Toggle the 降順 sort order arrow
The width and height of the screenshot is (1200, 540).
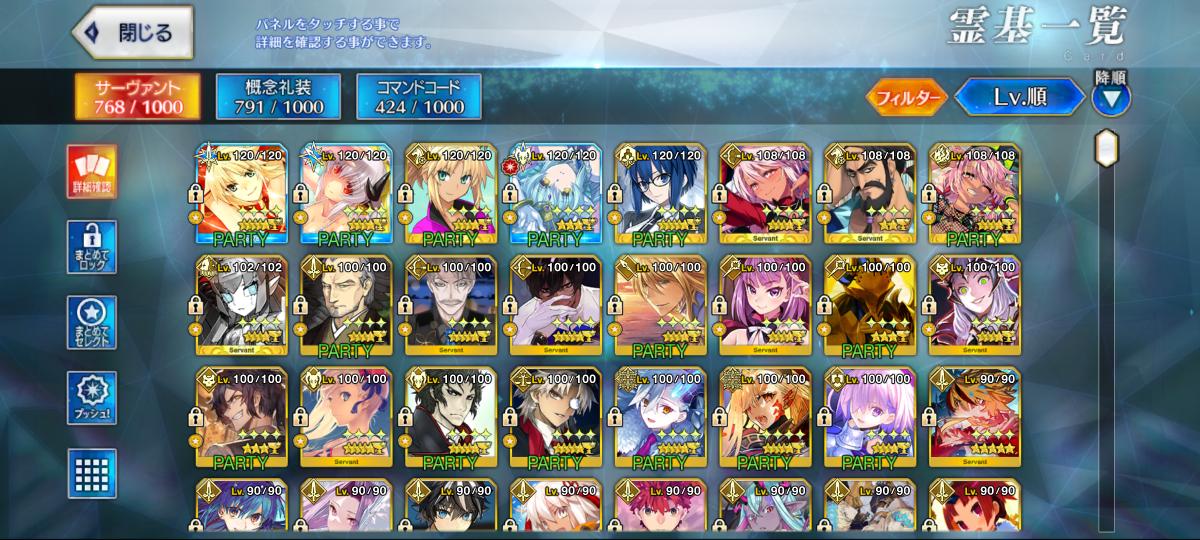click(x=1111, y=98)
